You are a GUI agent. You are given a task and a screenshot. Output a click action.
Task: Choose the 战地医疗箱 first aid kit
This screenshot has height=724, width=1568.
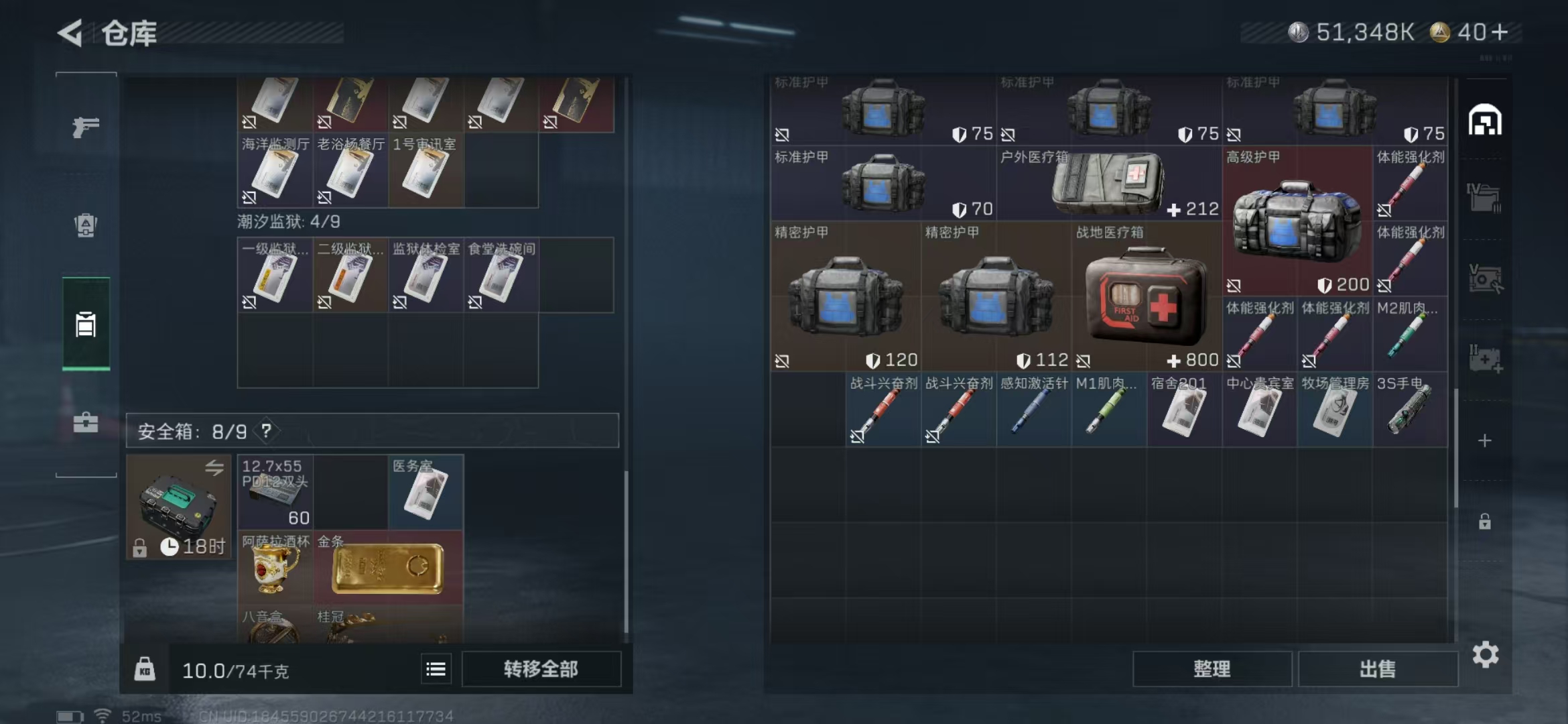(x=1146, y=297)
